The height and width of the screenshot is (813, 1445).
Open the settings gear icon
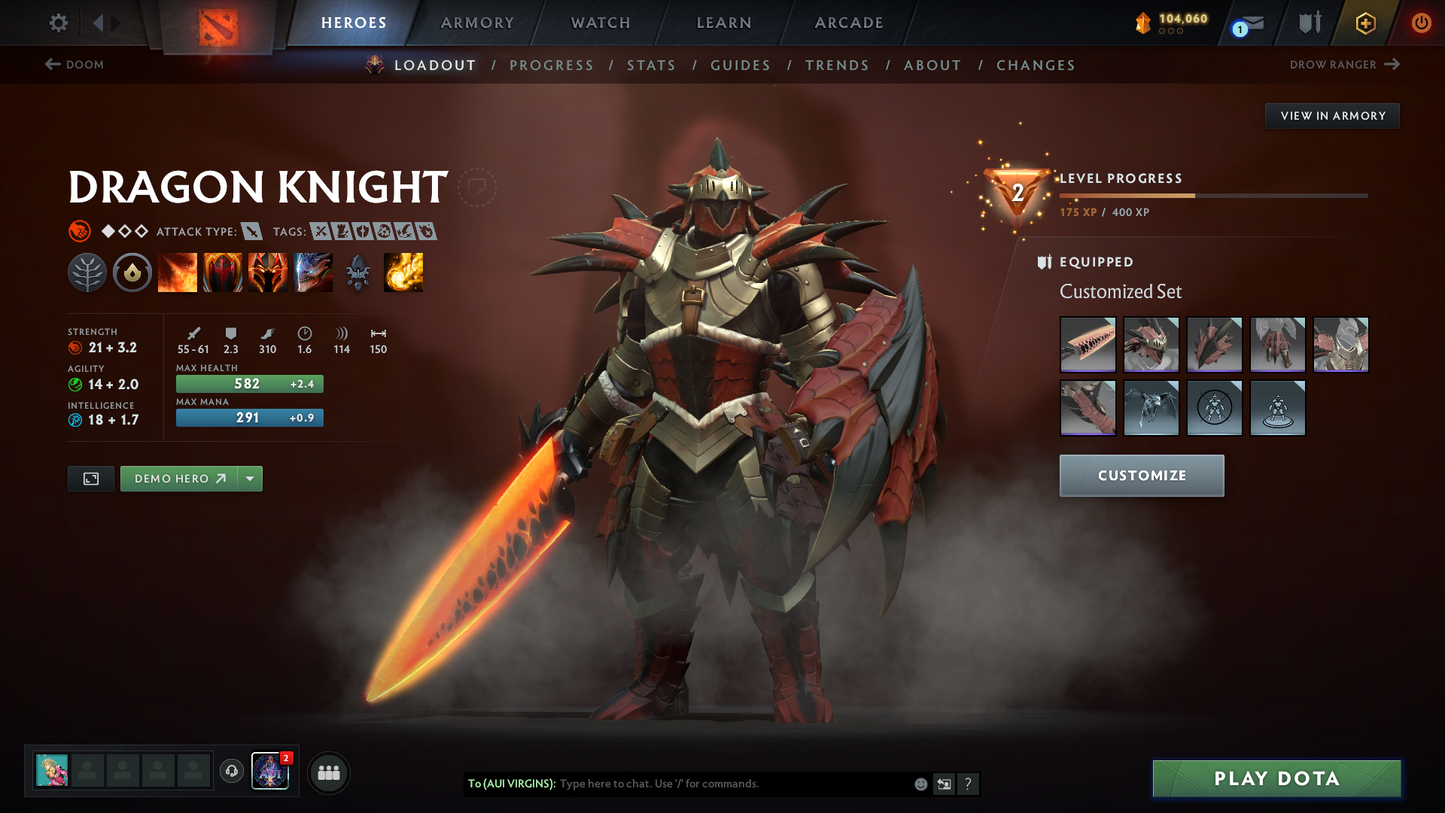57,22
